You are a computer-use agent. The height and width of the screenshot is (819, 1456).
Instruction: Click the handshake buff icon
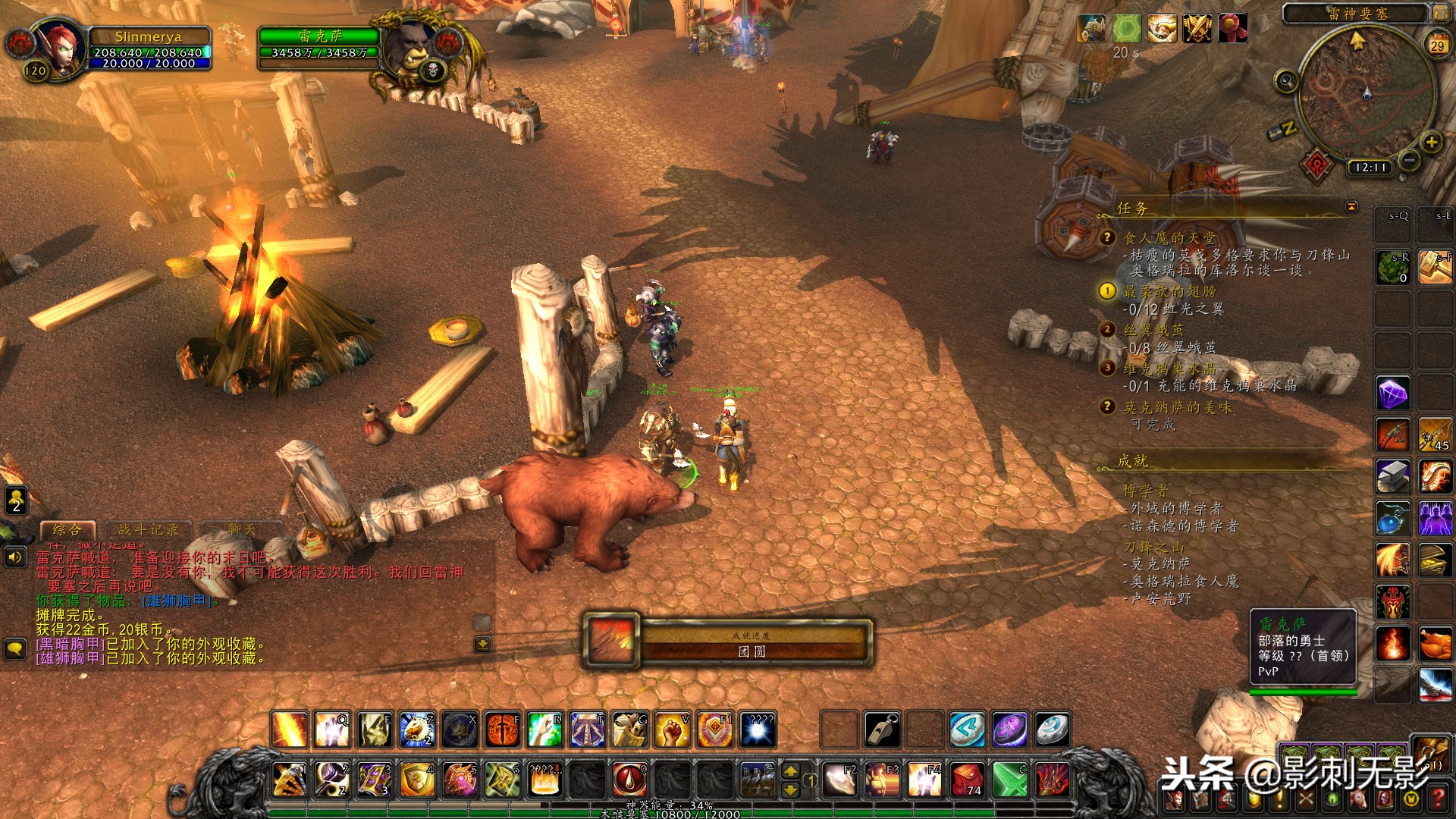[1161, 30]
